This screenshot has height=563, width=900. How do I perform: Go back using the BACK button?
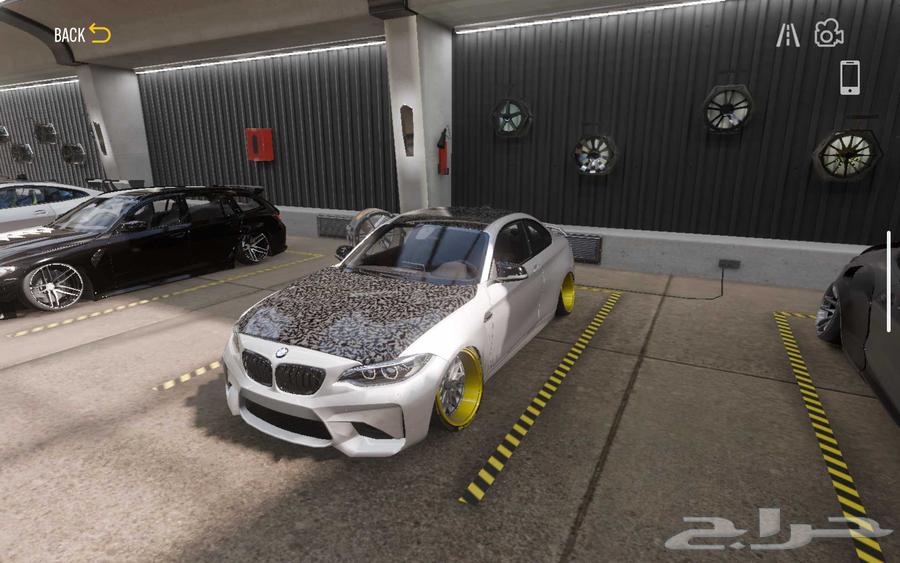(x=82, y=34)
